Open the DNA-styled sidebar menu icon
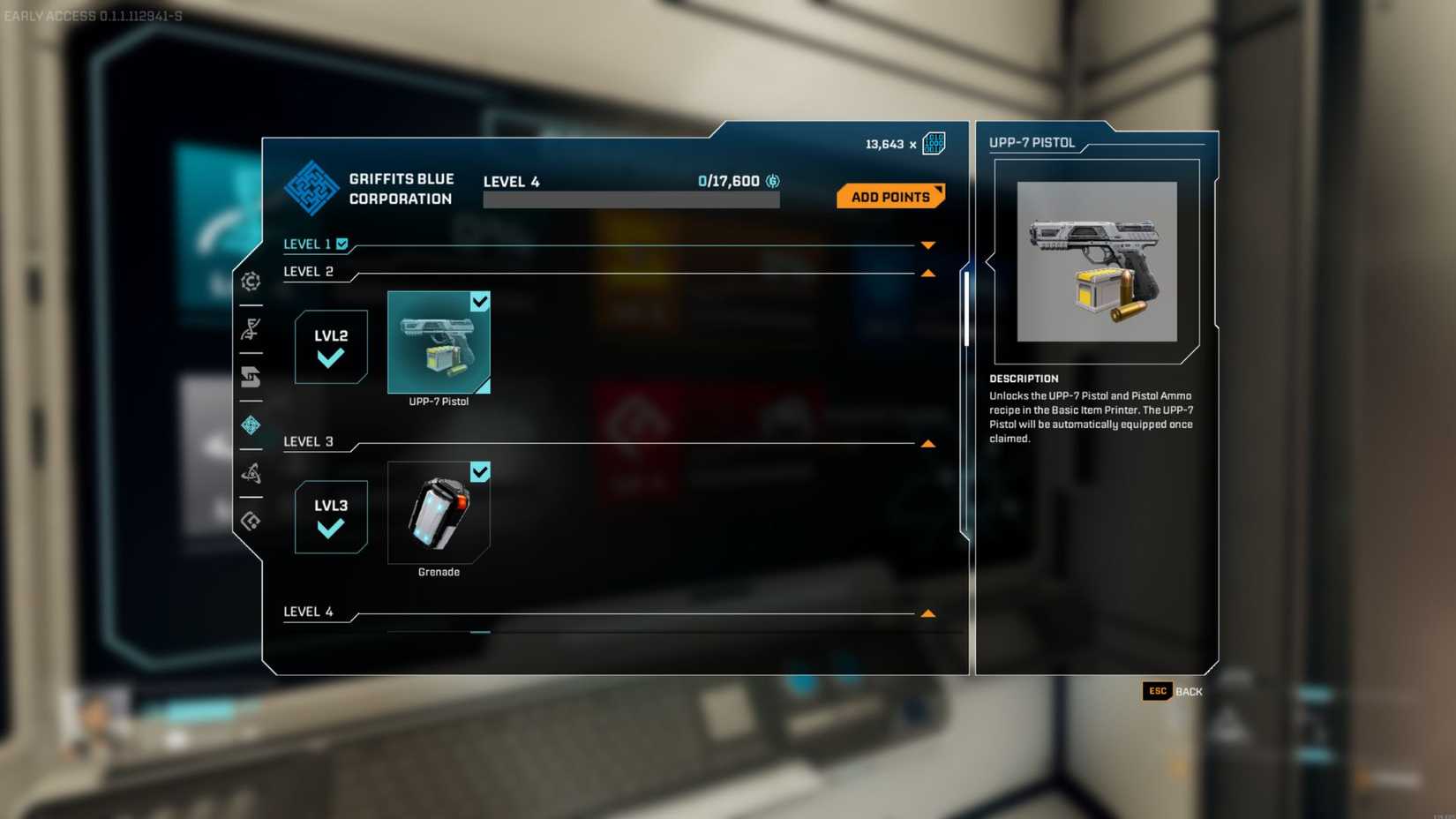This screenshot has height=819, width=1456. [x=251, y=327]
